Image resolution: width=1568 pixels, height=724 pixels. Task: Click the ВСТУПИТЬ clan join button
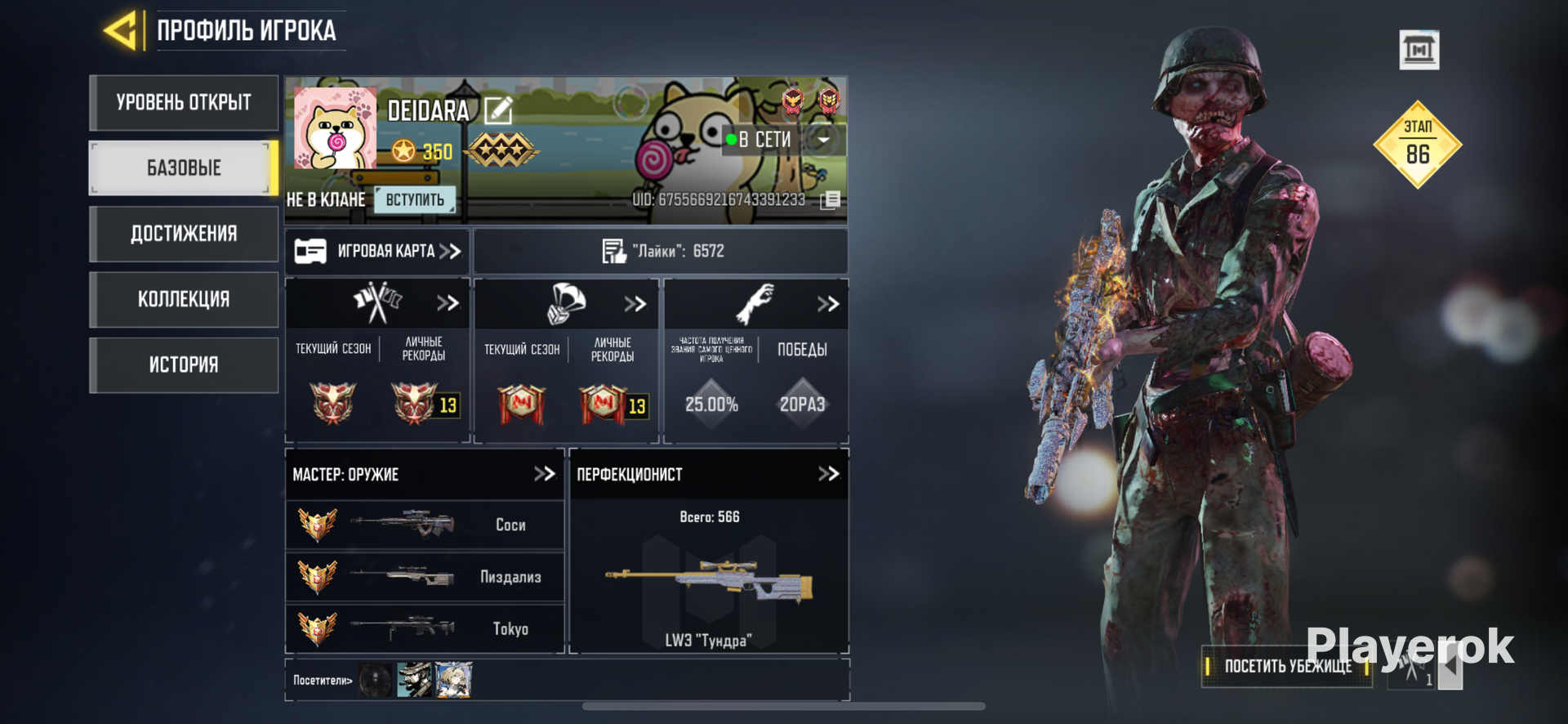click(x=415, y=199)
